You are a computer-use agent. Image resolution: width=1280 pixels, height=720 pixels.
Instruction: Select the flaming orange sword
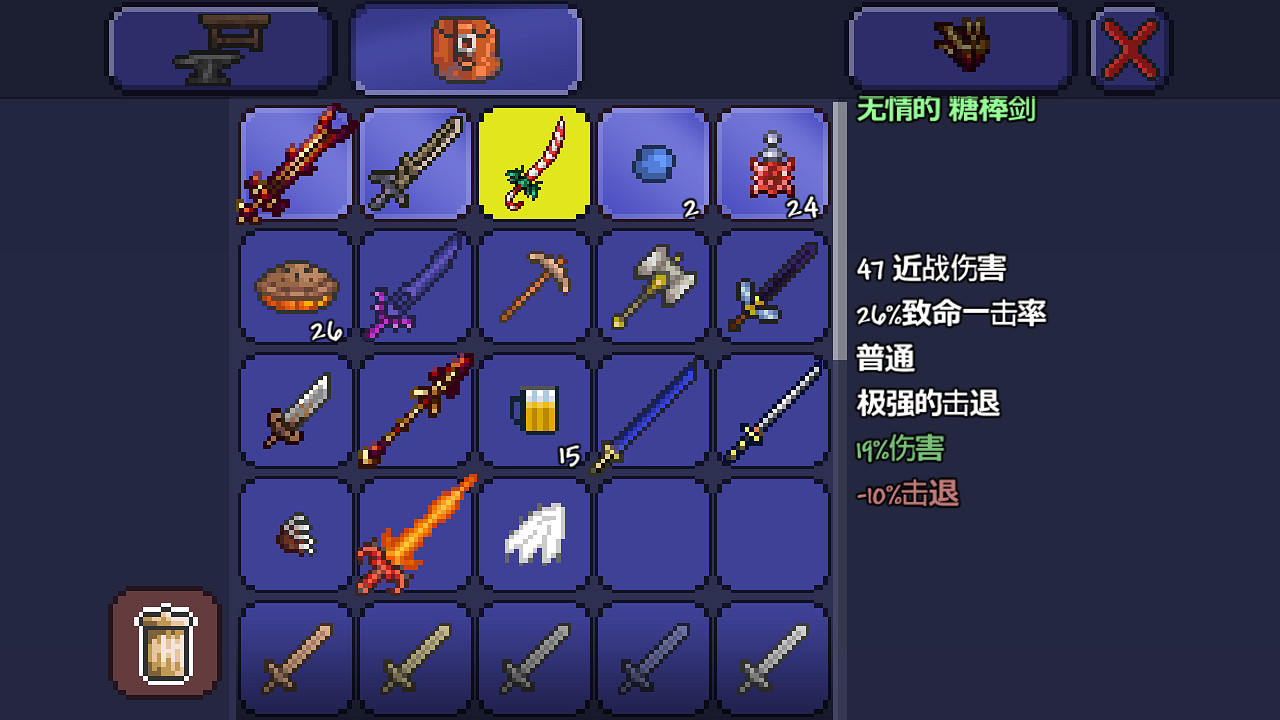tap(414, 532)
